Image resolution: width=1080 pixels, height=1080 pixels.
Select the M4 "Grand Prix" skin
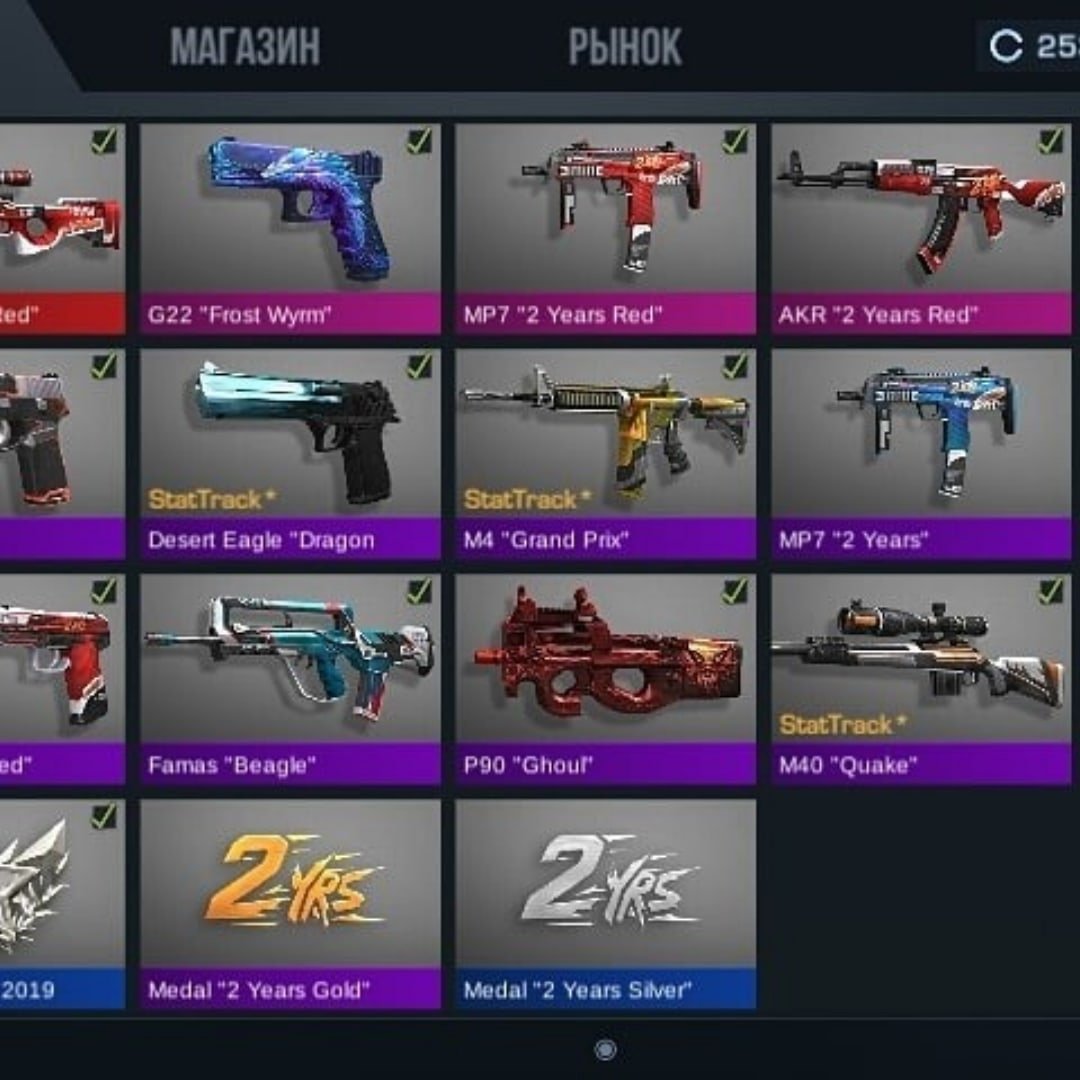[605, 453]
